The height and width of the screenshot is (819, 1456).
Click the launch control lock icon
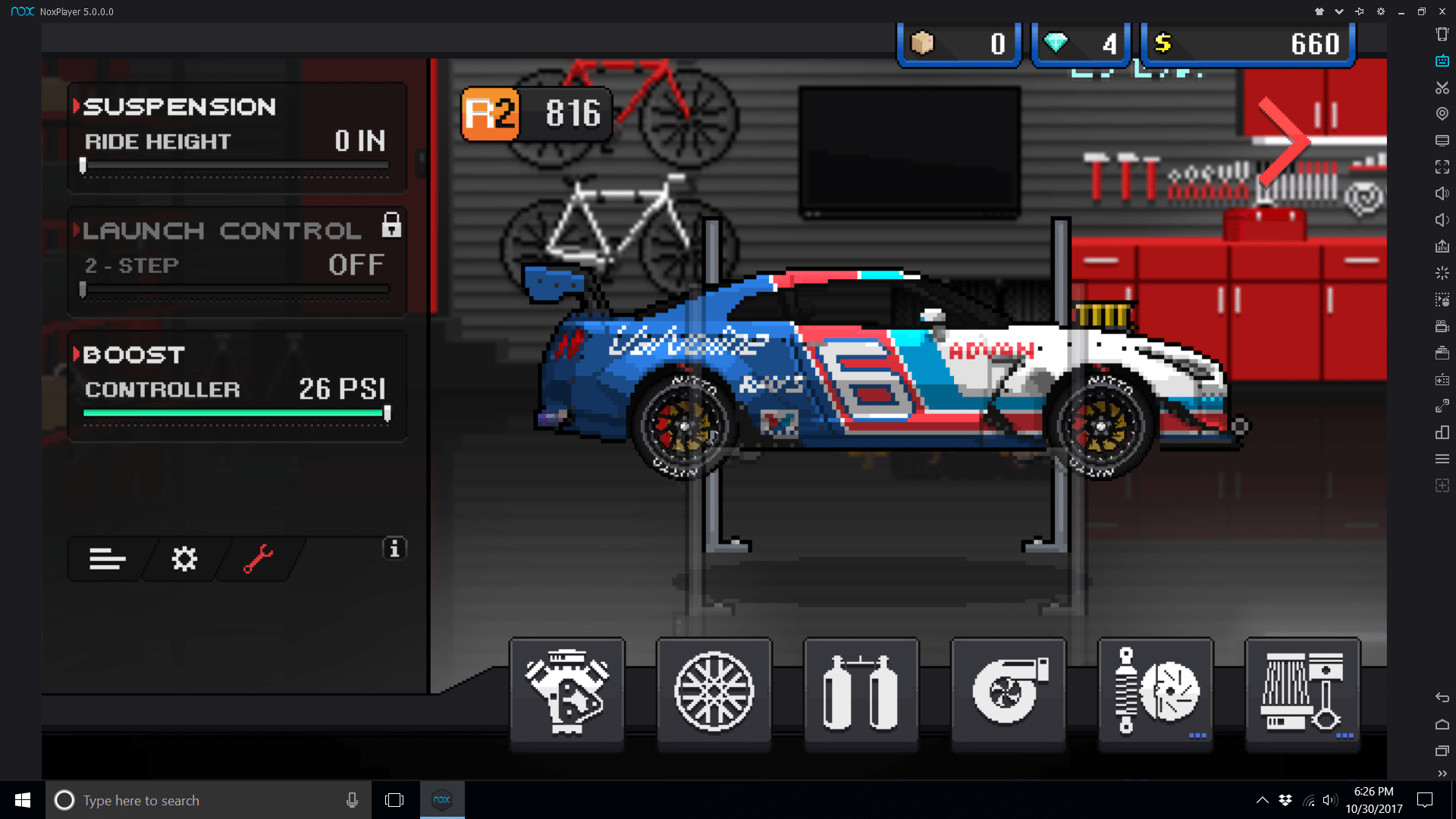pos(391,225)
